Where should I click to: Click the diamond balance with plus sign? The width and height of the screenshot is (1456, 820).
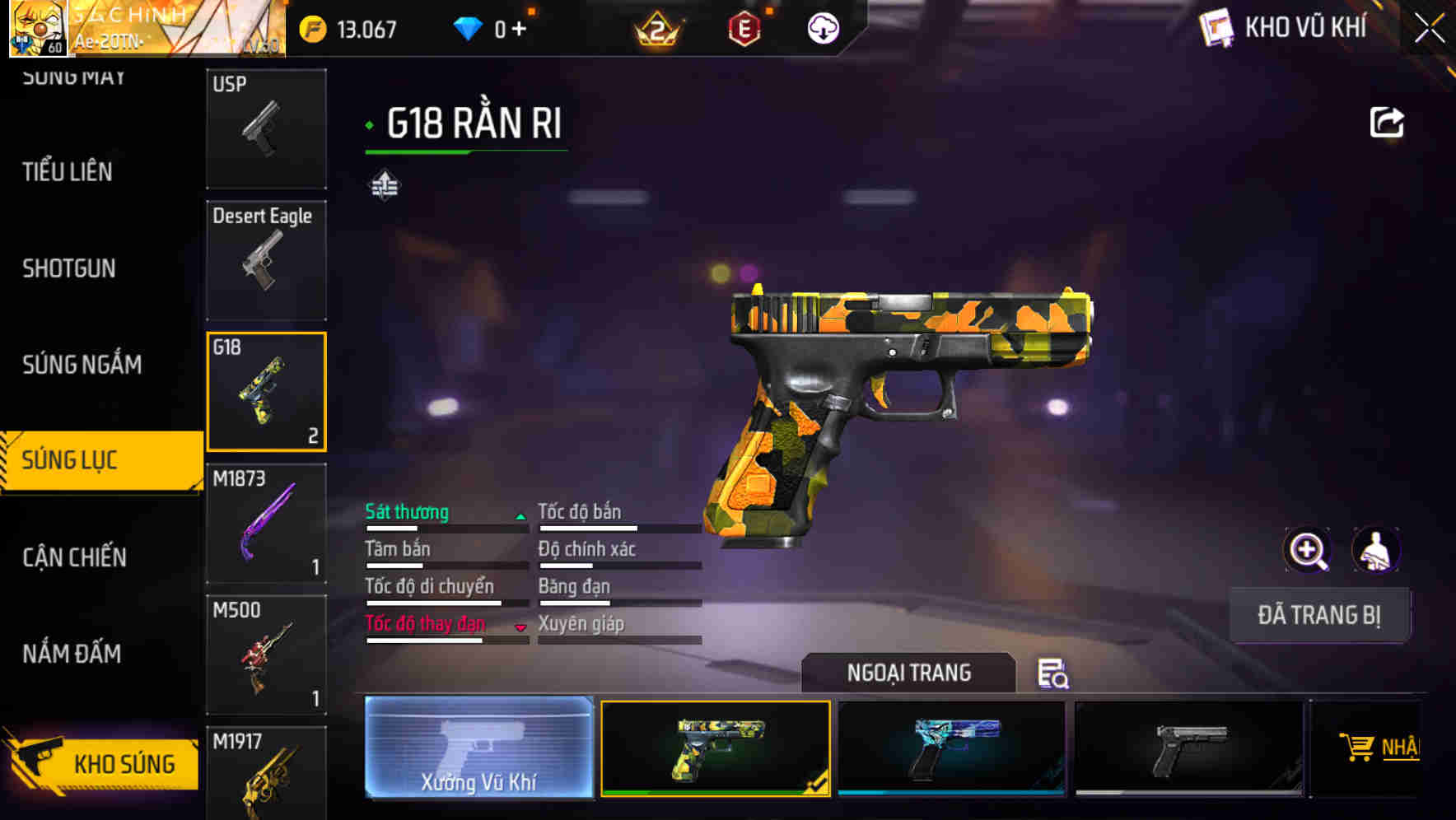click(x=499, y=27)
